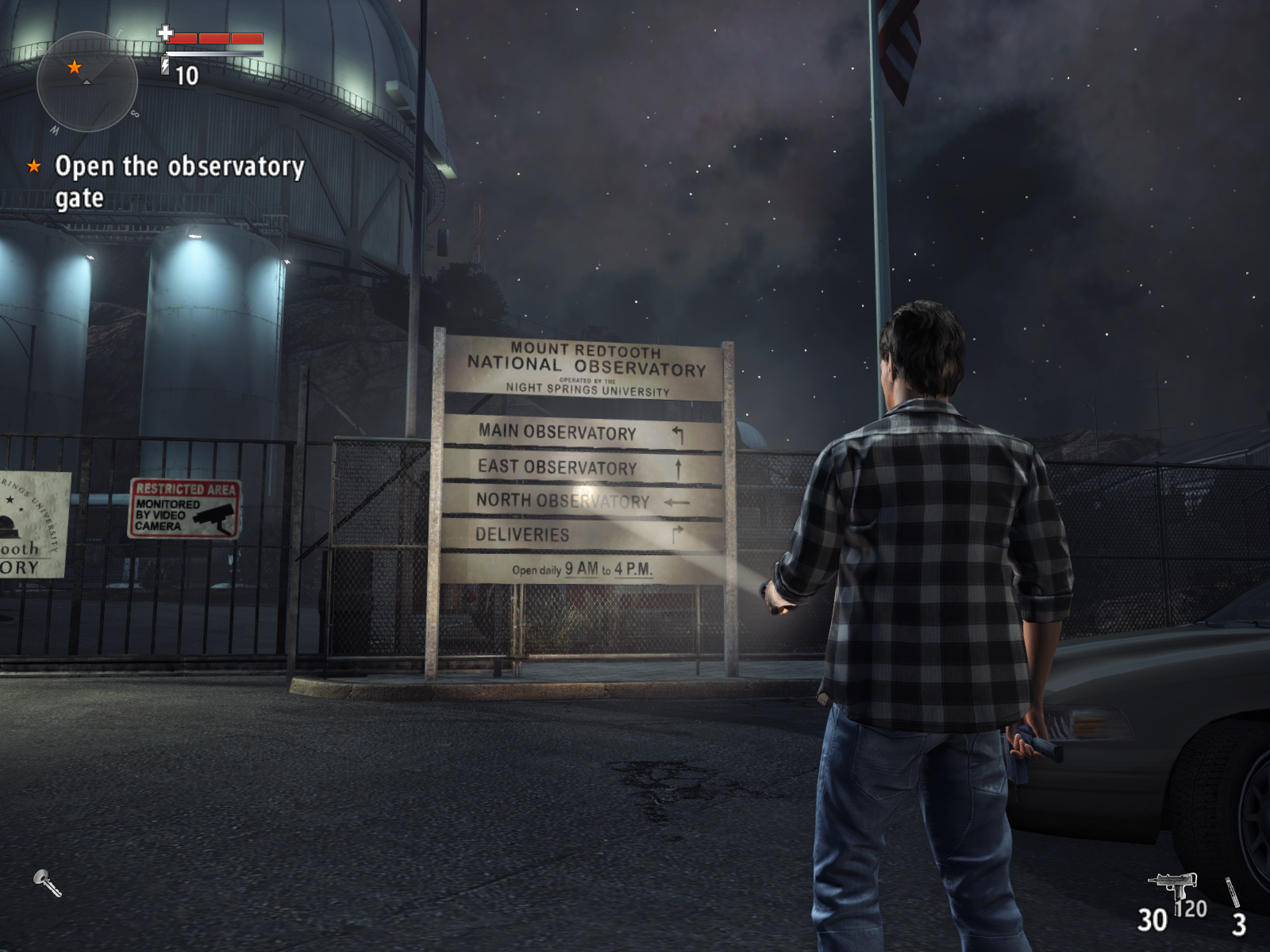This screenshot has height=952, width=1270.
Task: Select the "Open the observatory gate" objective
Action: 179,181
